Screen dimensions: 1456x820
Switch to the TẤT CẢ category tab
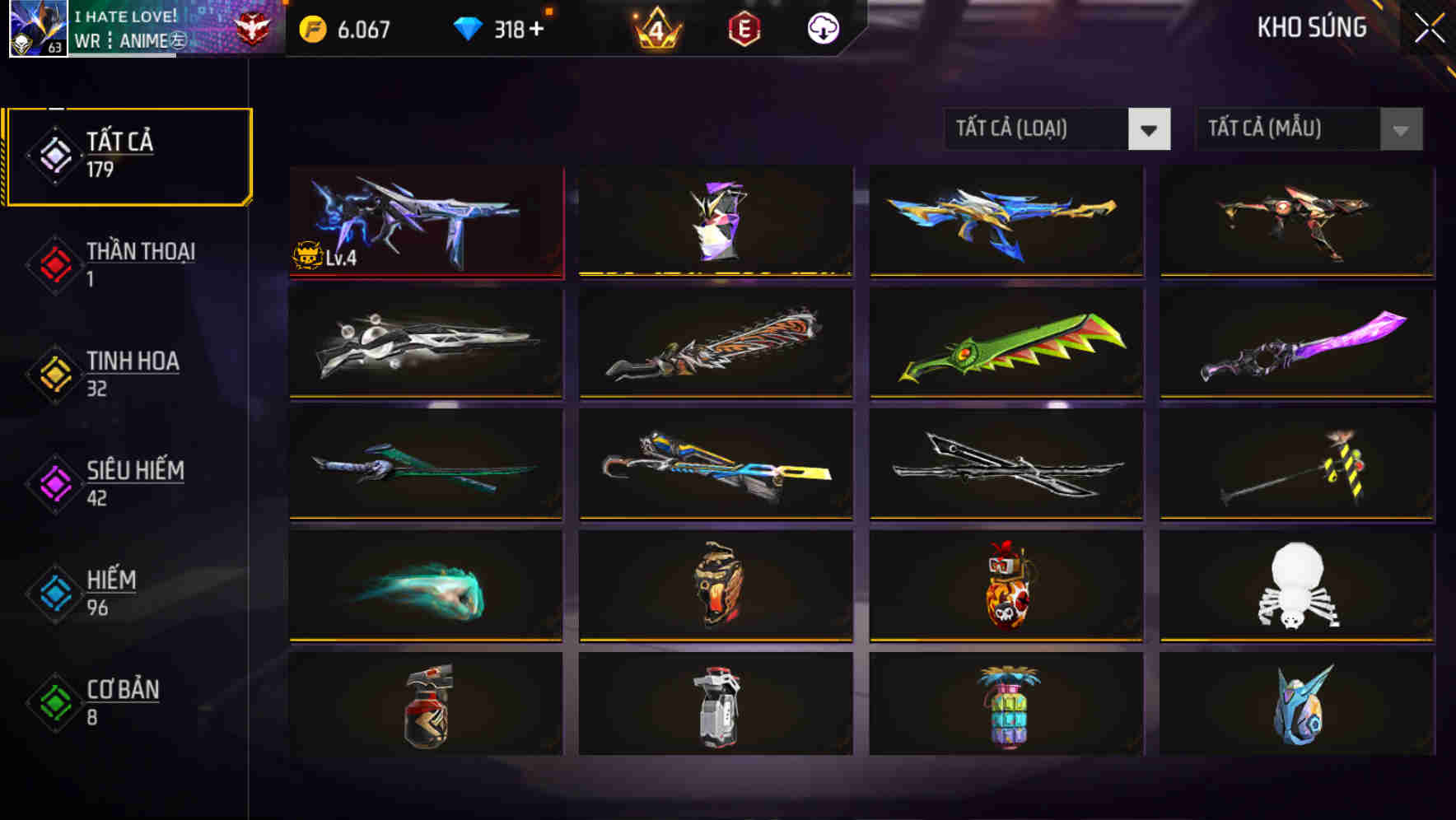click(x=128, y=153)
